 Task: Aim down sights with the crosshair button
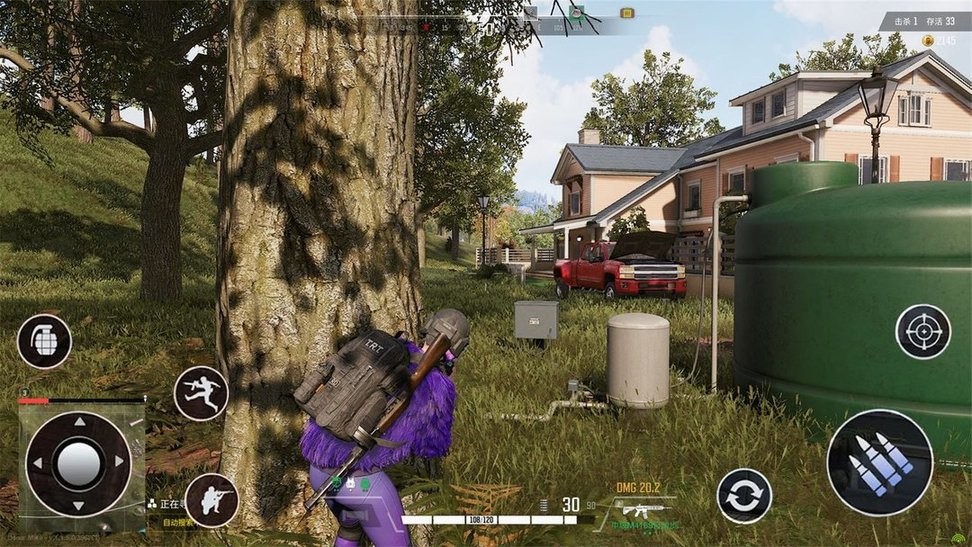click(922, 332)
